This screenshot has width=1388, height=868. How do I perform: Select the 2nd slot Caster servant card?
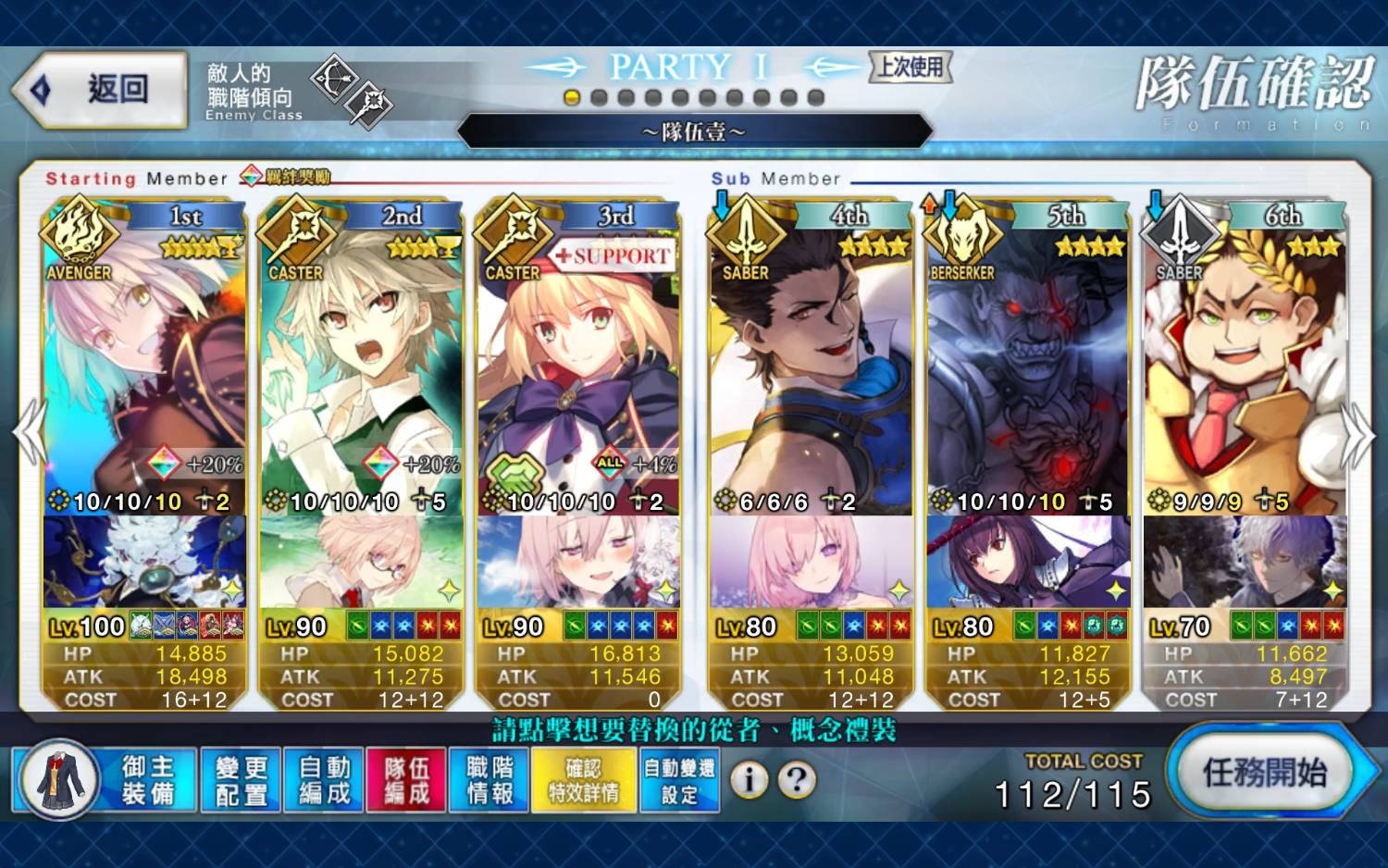tap(362, 361)
